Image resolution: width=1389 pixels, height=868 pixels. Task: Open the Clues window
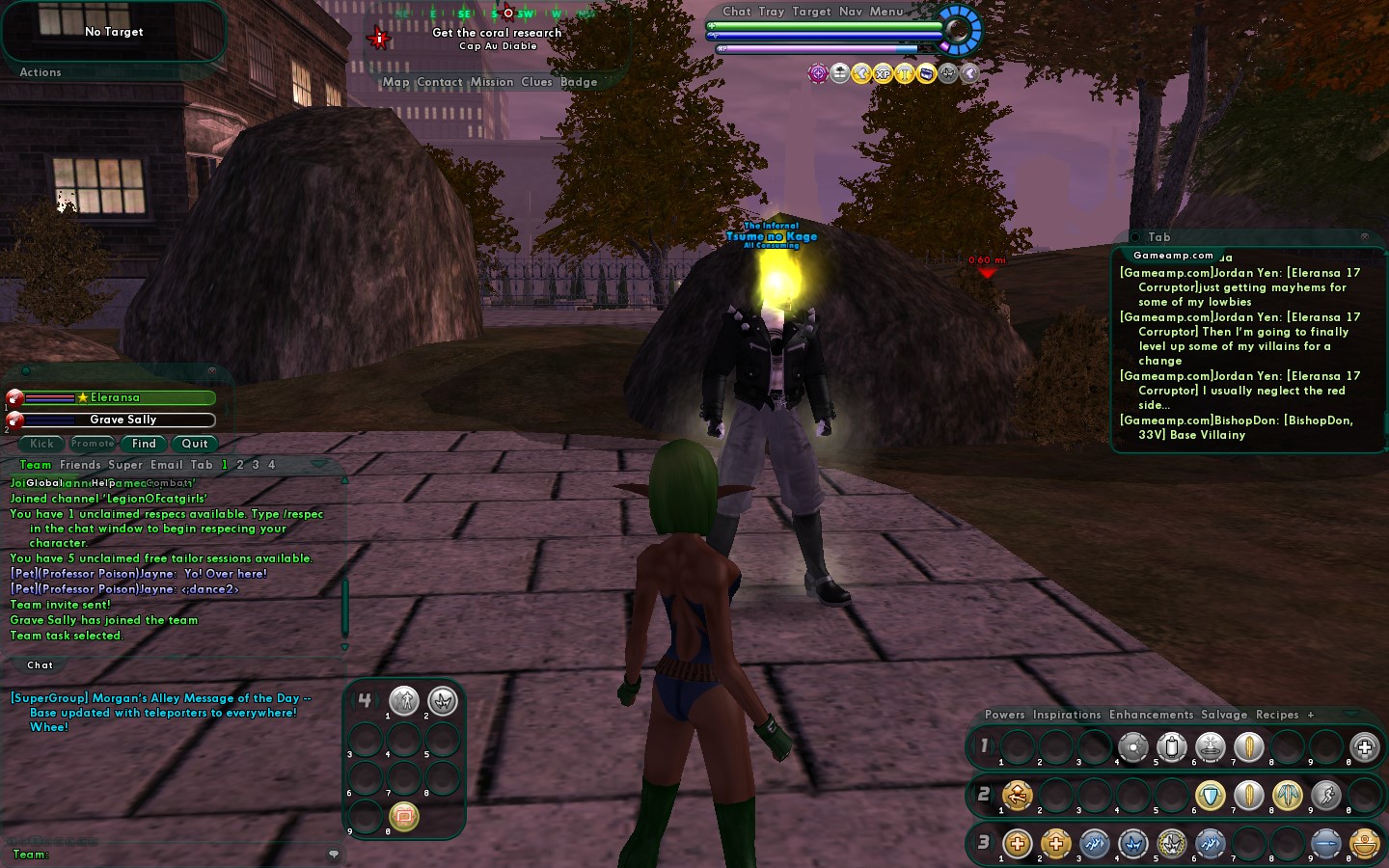click(536, 82)
